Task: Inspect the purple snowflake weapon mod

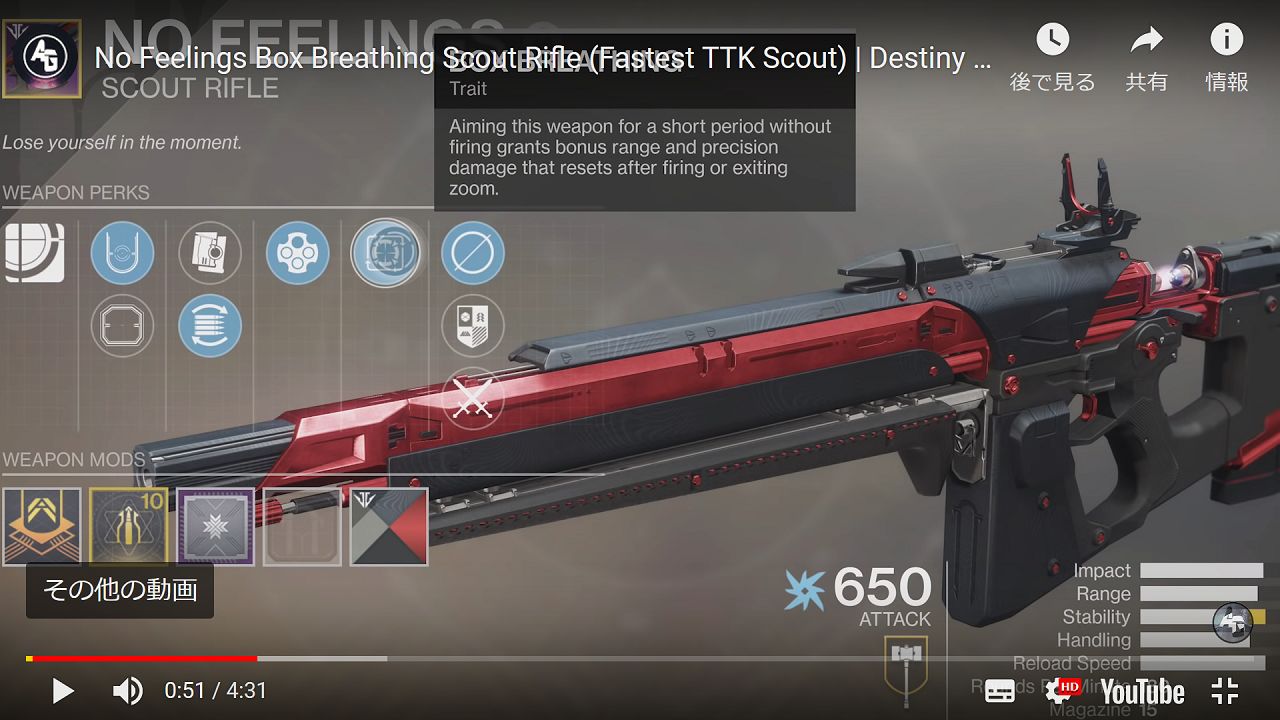Action: click(x=215, y=526)
